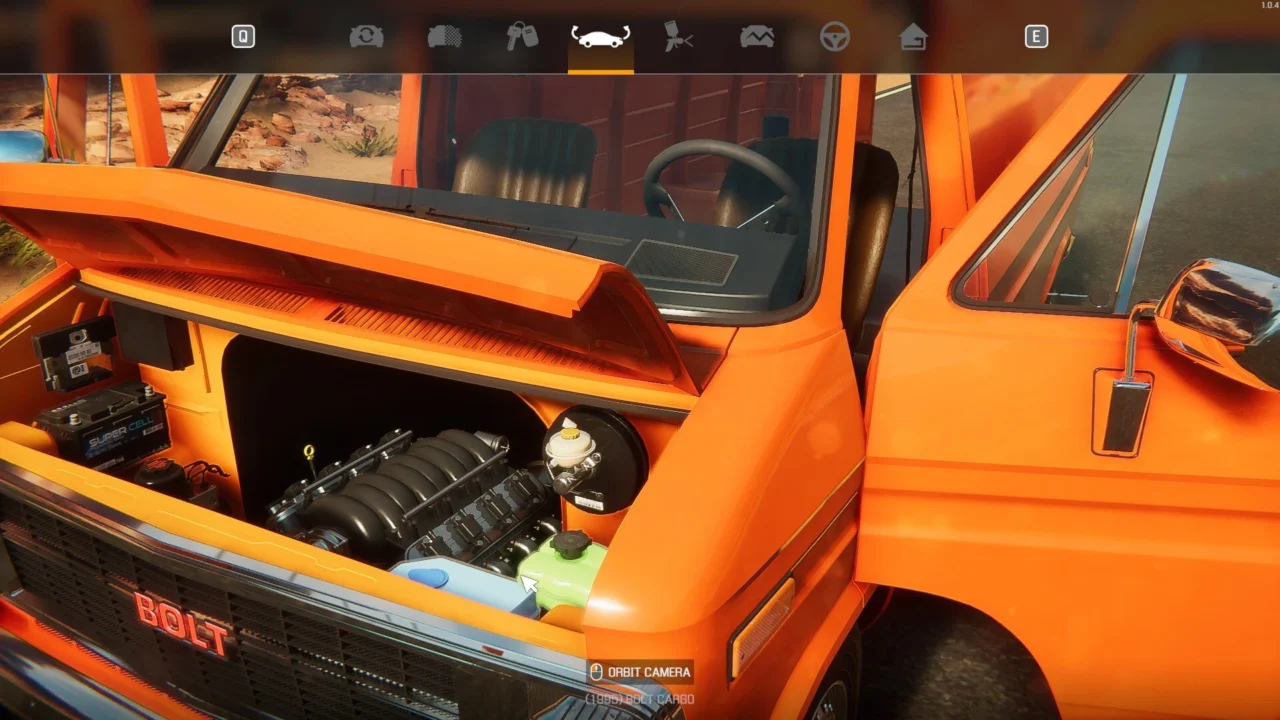
Task: Open the car swap tab with circular arrows
Action: pyautogui.click(x=366, y=37)
